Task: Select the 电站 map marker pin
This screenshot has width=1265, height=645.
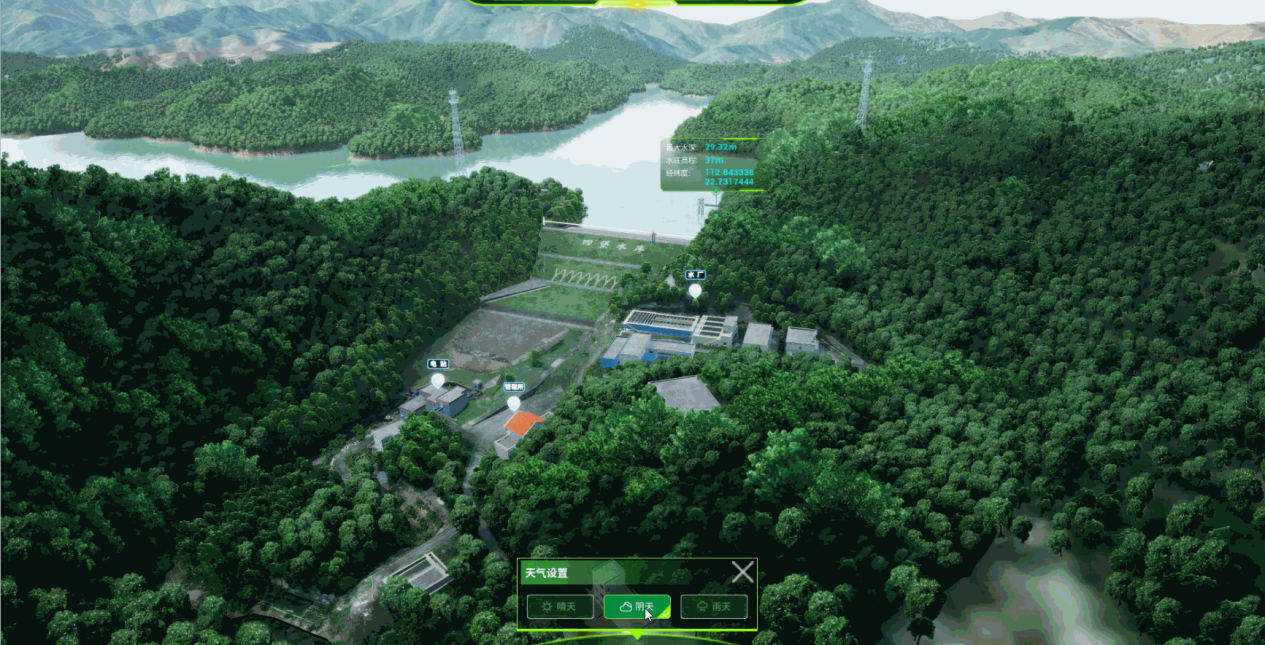Action: [437, 381]
